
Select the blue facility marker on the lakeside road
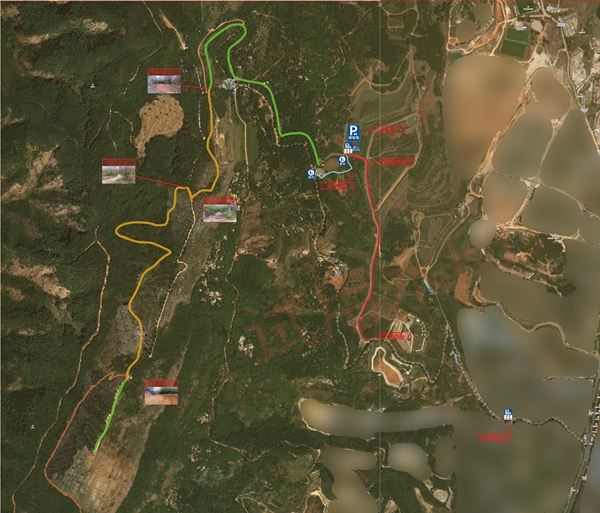[x=508, y=413]
